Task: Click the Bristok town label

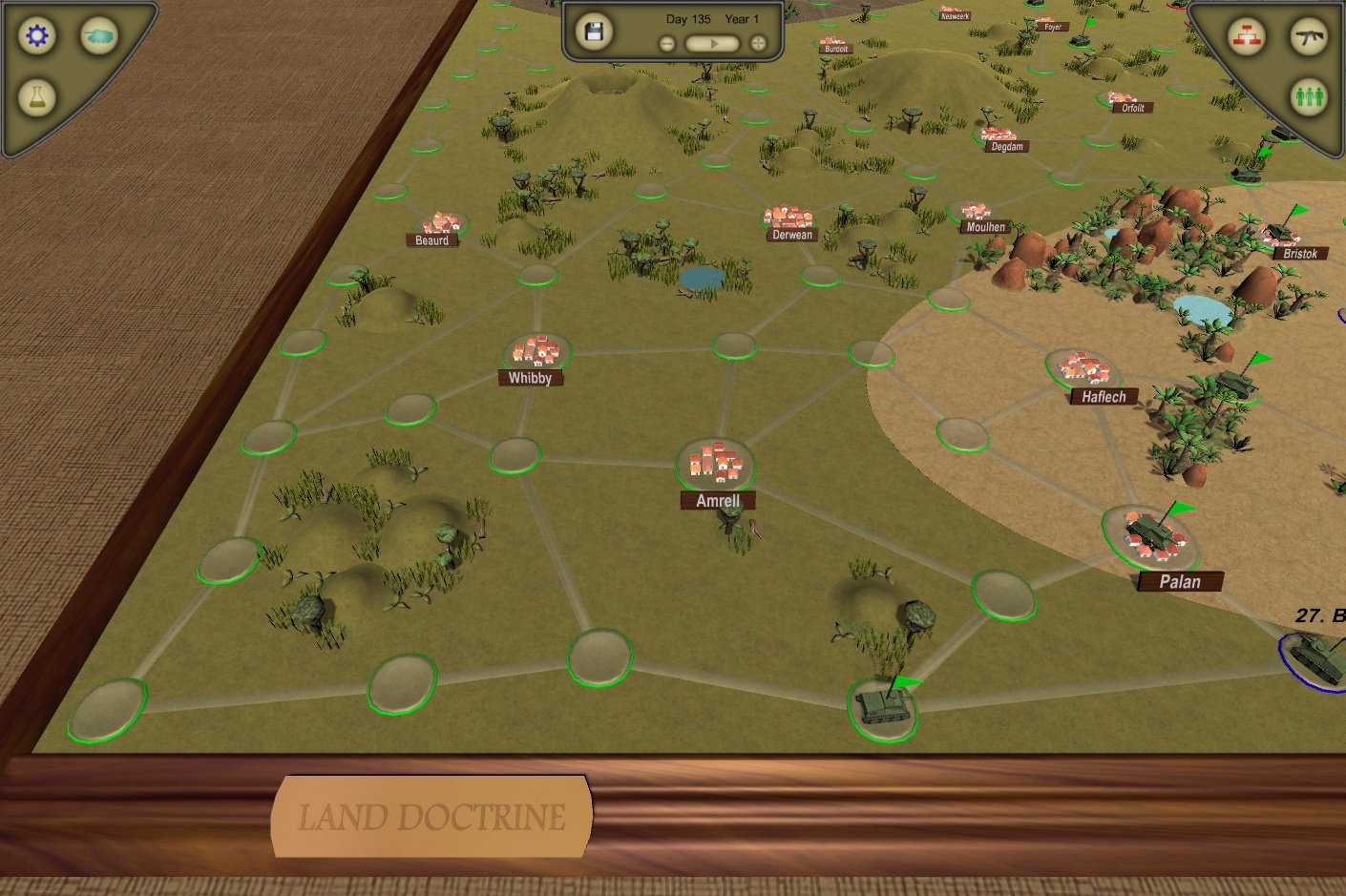Action: pos(1300,253)
